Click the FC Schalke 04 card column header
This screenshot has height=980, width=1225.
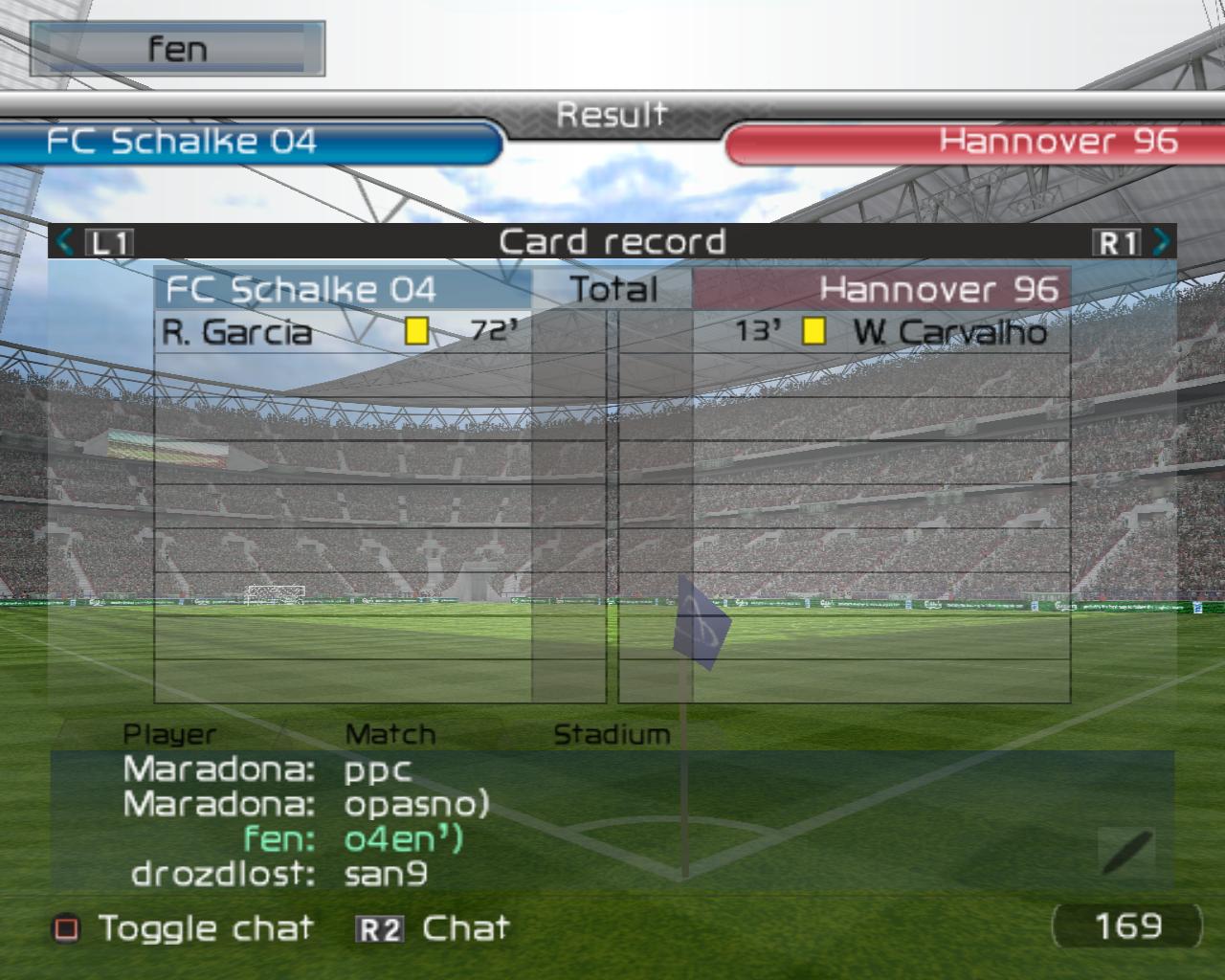click(342, 289)
